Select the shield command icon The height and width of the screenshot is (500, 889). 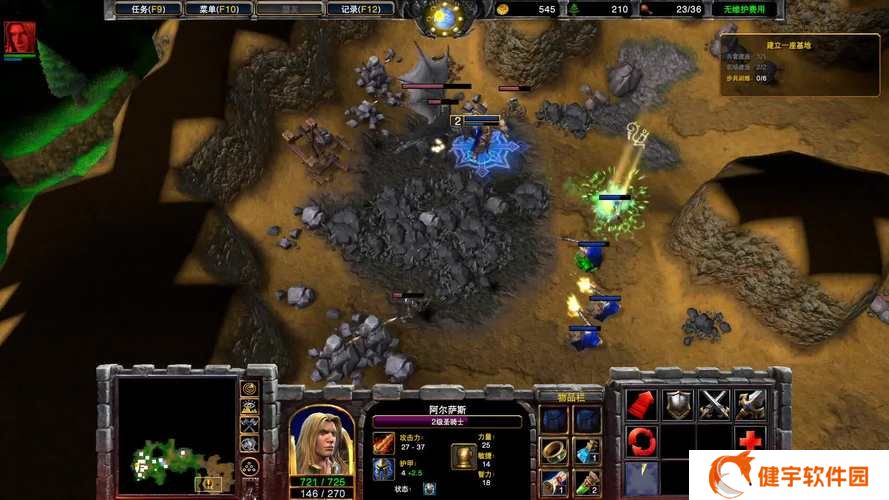point(677,404)
